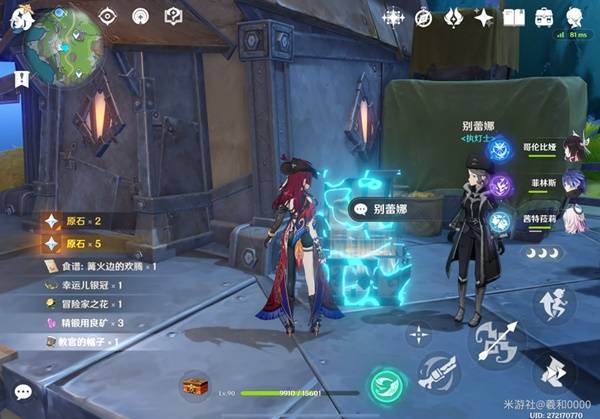Open the compass adventure icon

pos(423,17)
